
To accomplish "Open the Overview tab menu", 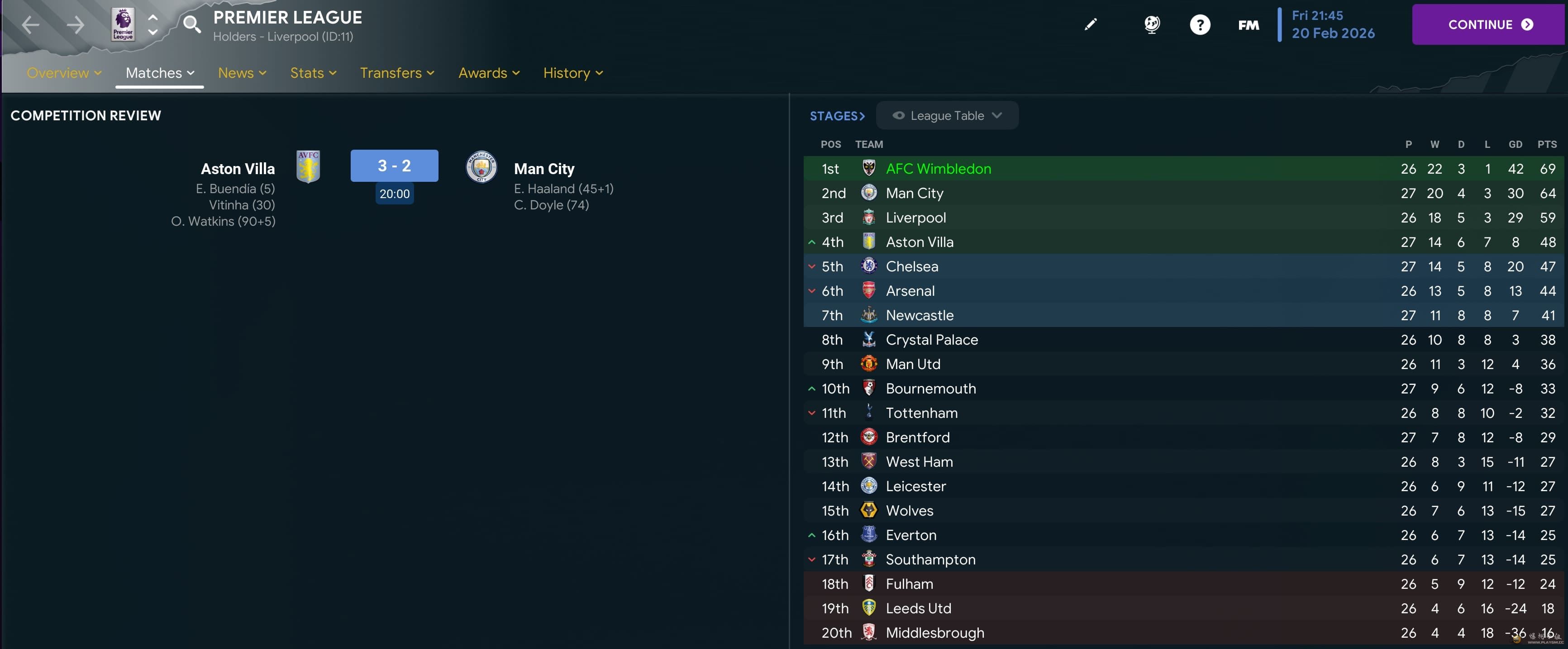I will [64, 73].
